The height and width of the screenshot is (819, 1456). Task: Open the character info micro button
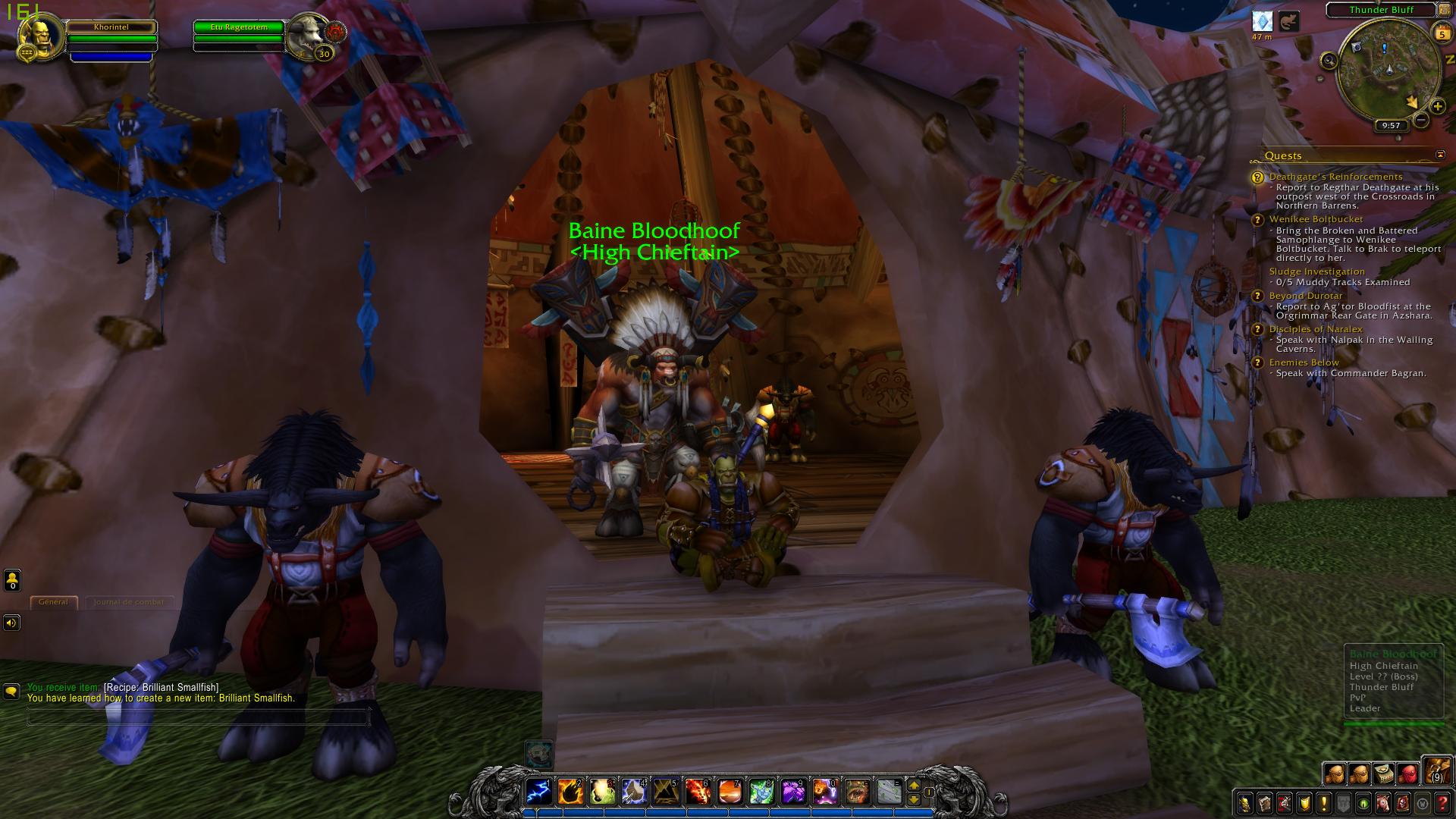tap(1244, 803)
